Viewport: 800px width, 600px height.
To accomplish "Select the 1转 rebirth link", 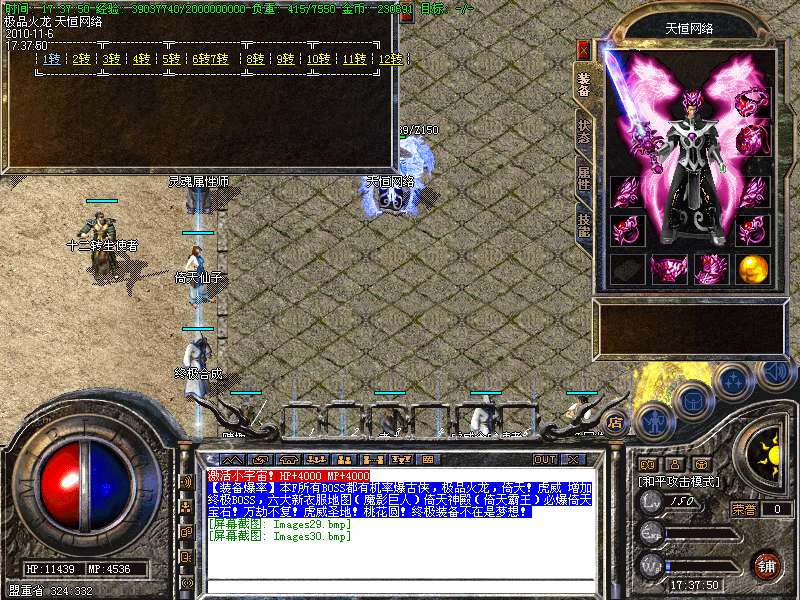I will [51, 59].
